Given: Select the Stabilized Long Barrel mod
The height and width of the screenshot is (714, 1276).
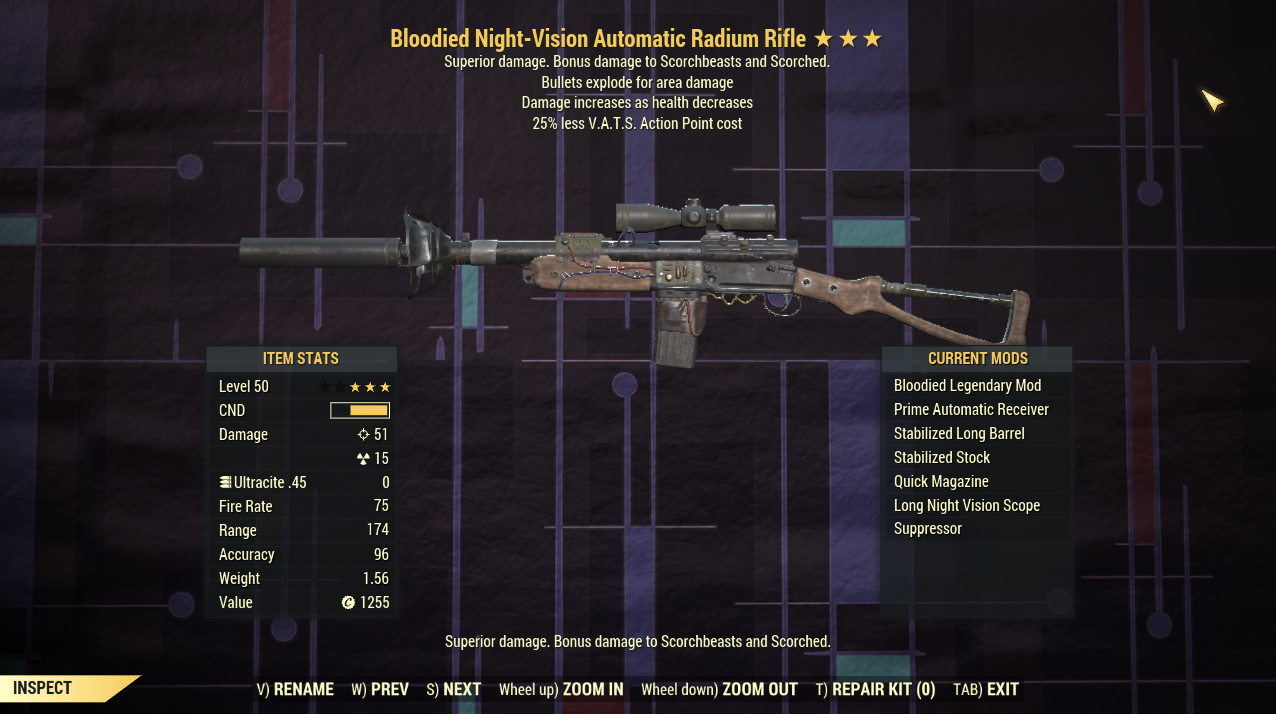Looking at the screenshot, I should coord(959,434).
